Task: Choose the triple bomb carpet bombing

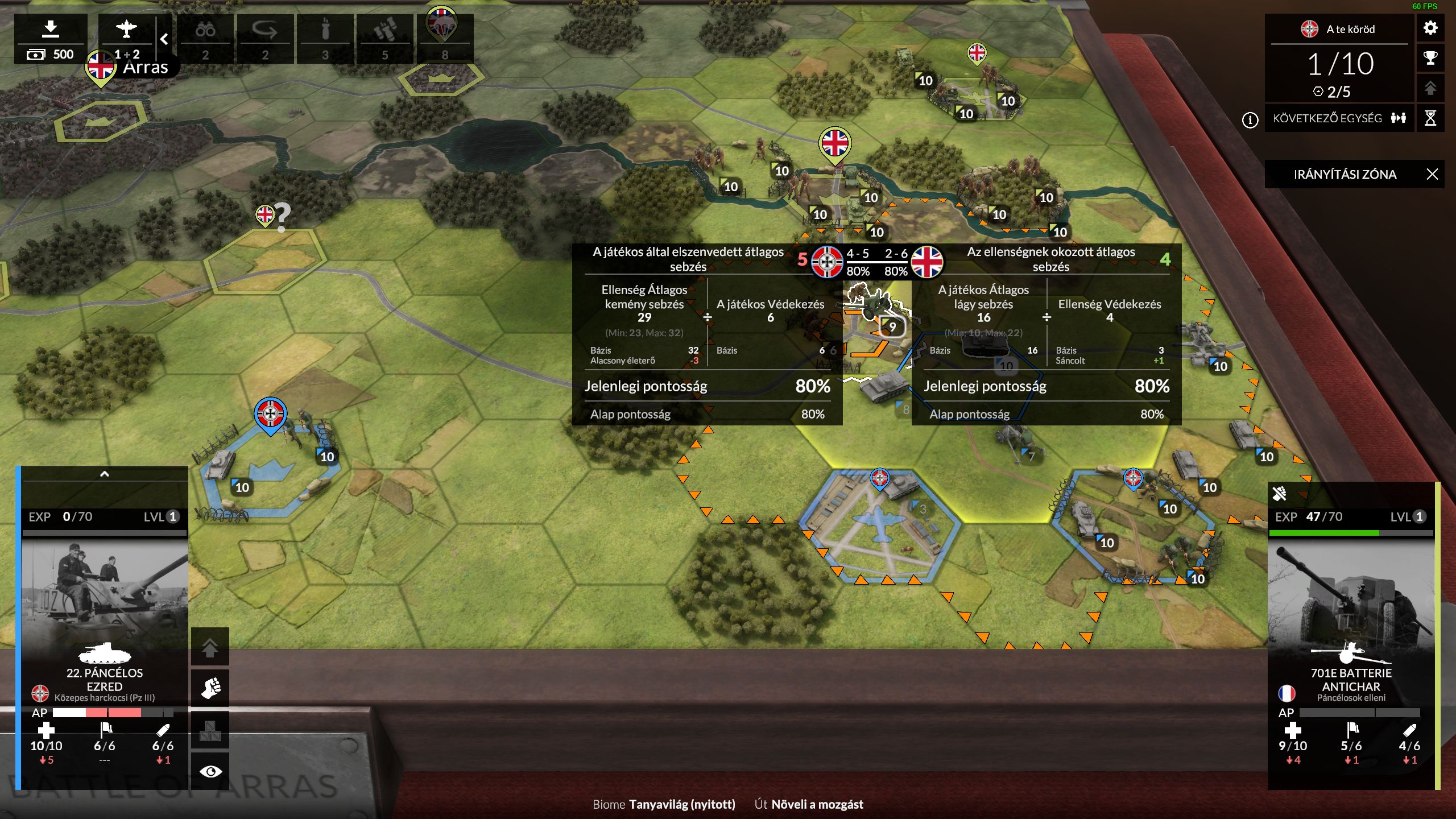Action: (384, 38)
